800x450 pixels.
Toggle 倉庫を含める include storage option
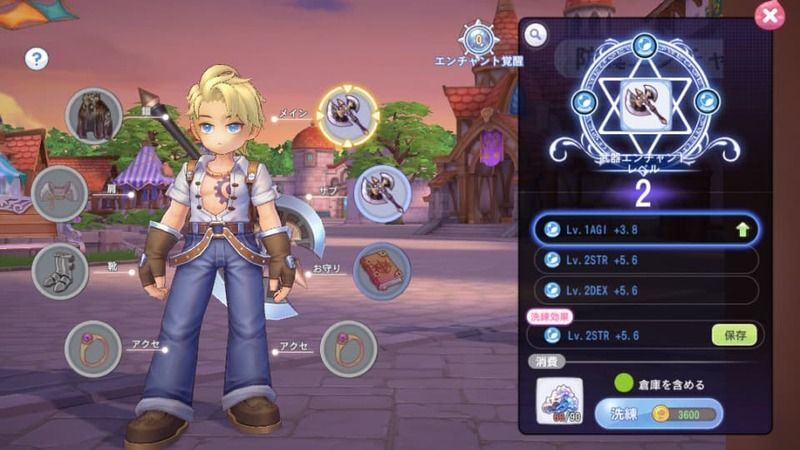click(x=624, y=383)
